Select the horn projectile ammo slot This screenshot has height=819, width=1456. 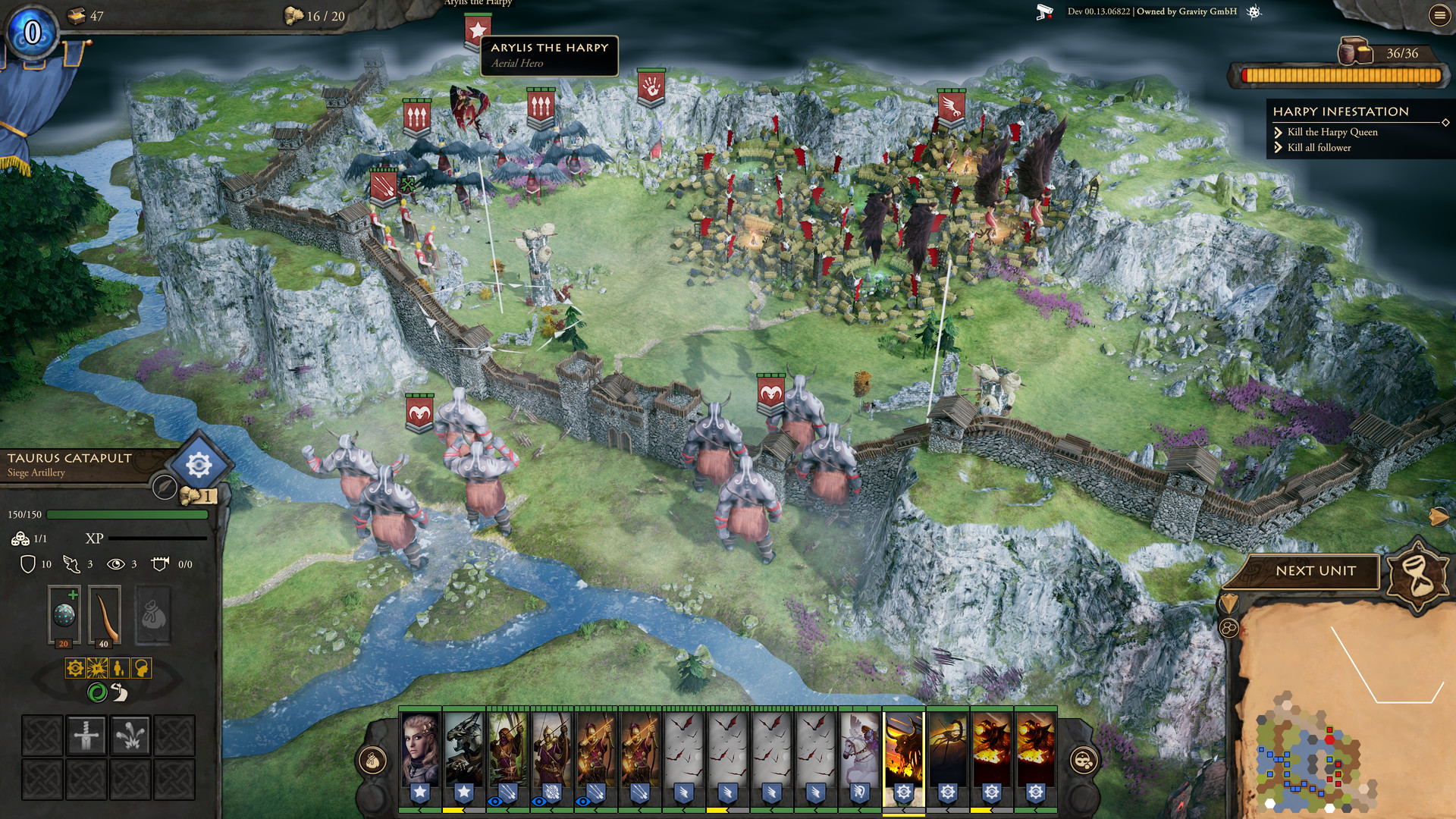(105, 614)
